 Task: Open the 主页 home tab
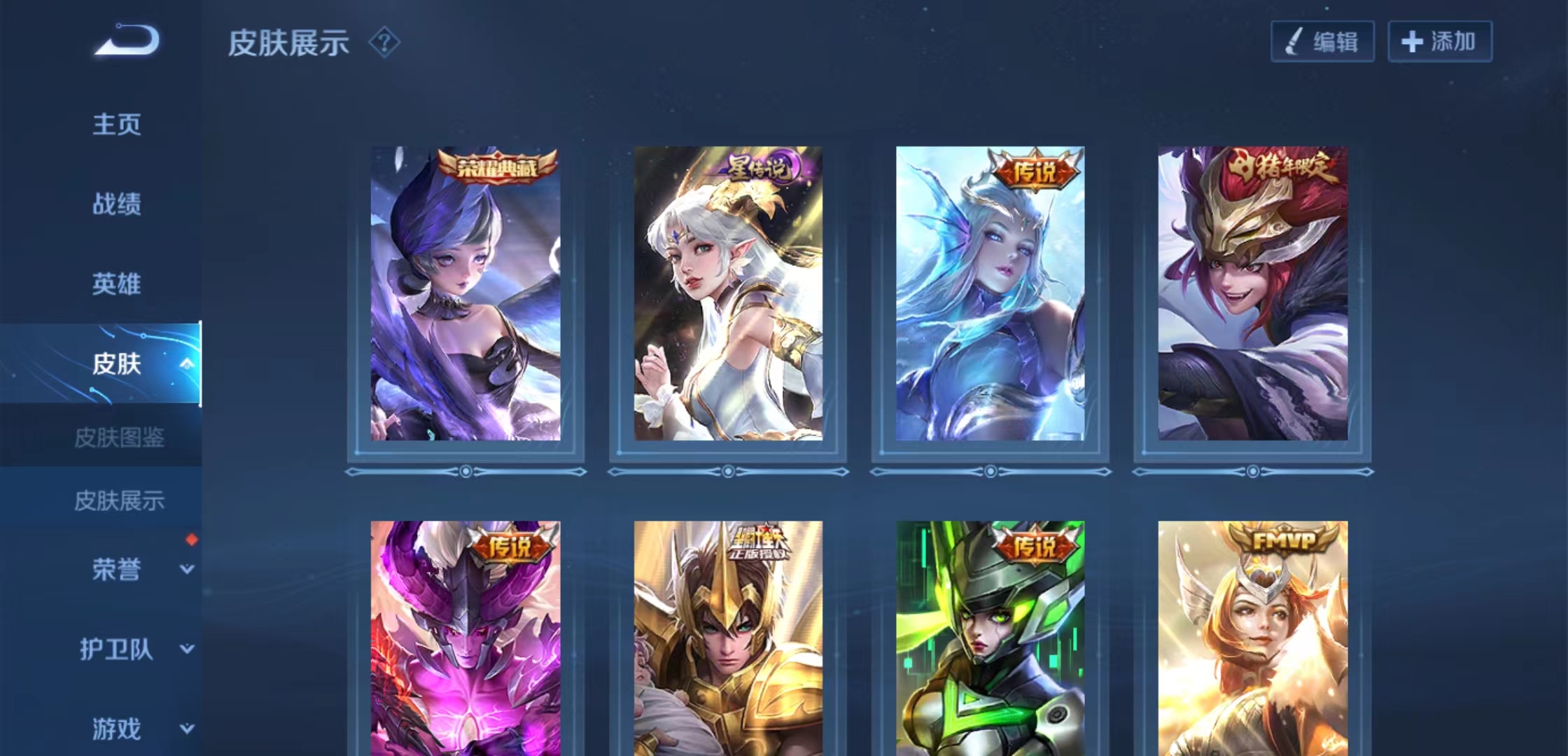(x=117, y=125)
